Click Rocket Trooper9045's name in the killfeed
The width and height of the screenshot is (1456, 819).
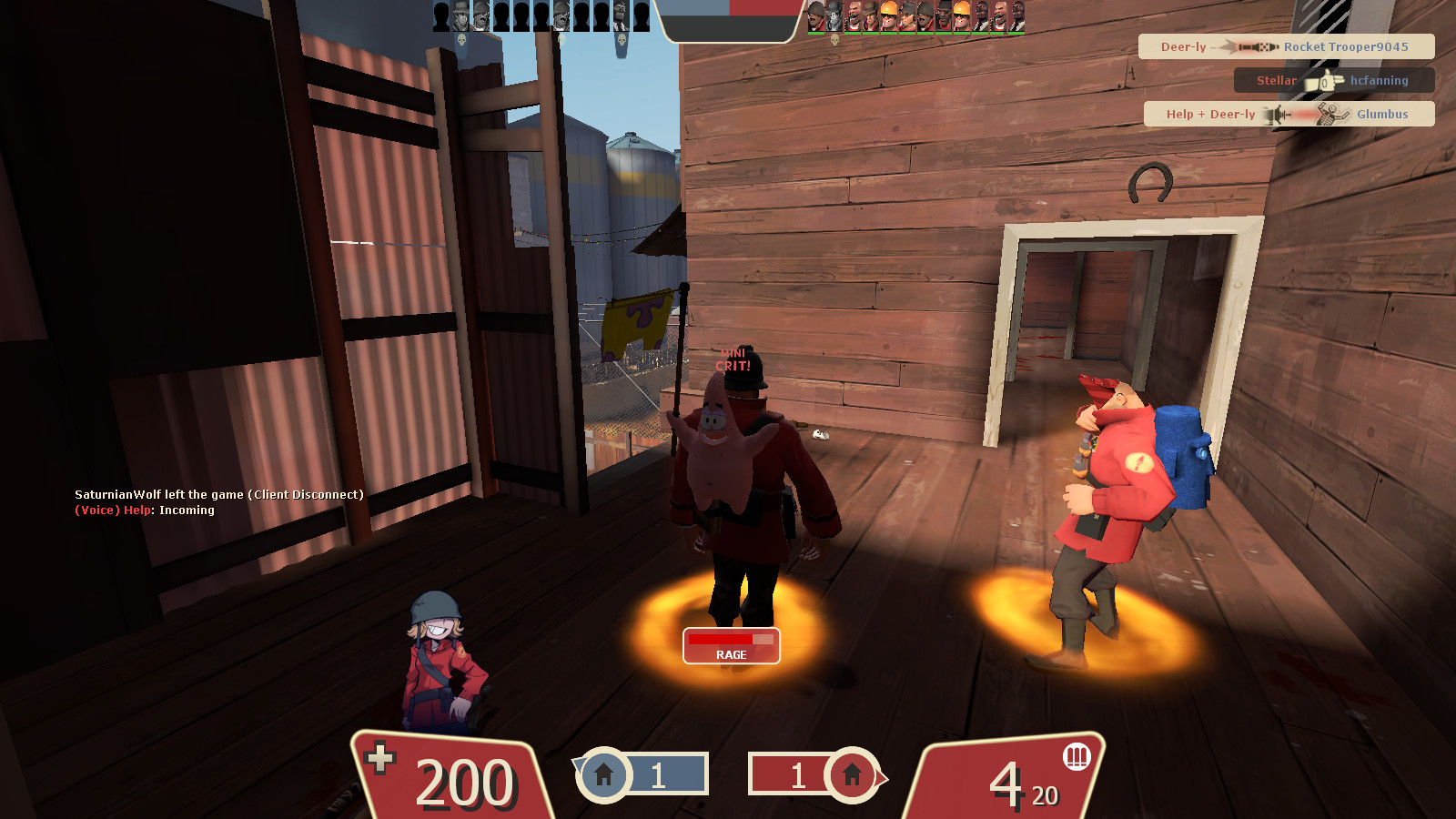click(1347, 46)
